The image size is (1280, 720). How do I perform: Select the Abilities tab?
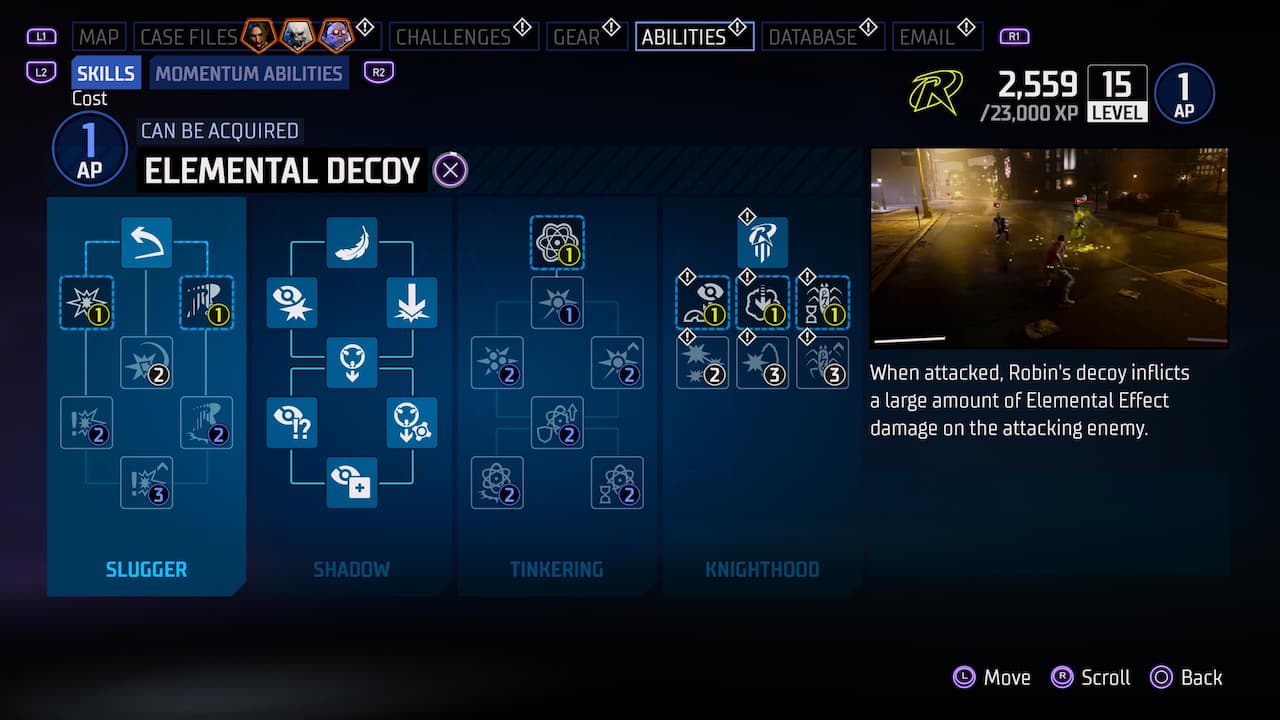coord(684,37)
